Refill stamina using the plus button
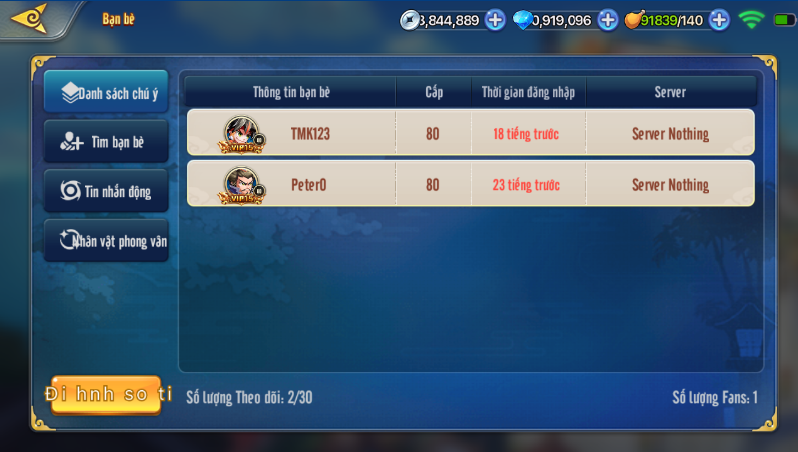 click(719, 20)
